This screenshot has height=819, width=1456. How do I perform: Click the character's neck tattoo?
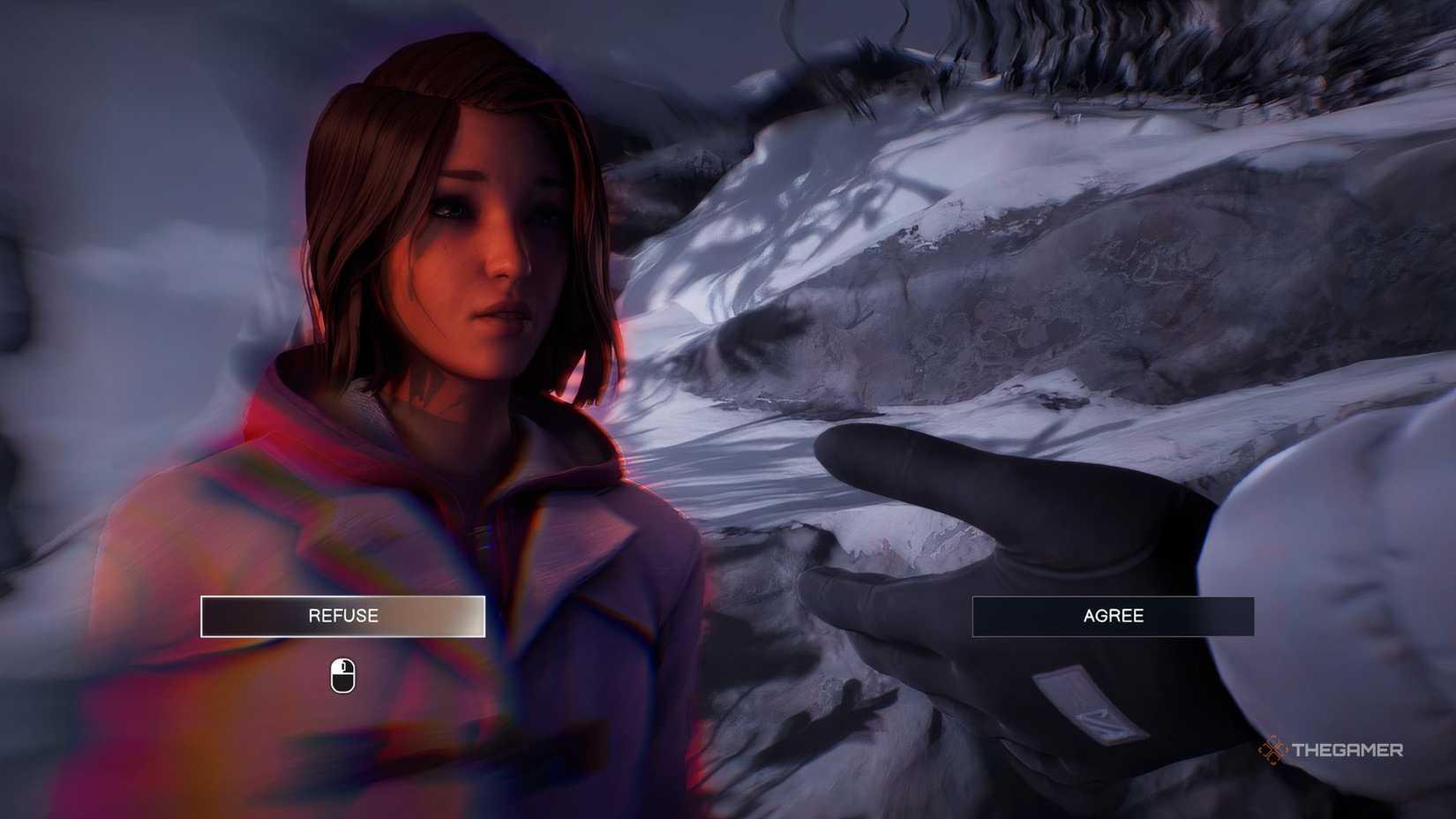(430, 393)
